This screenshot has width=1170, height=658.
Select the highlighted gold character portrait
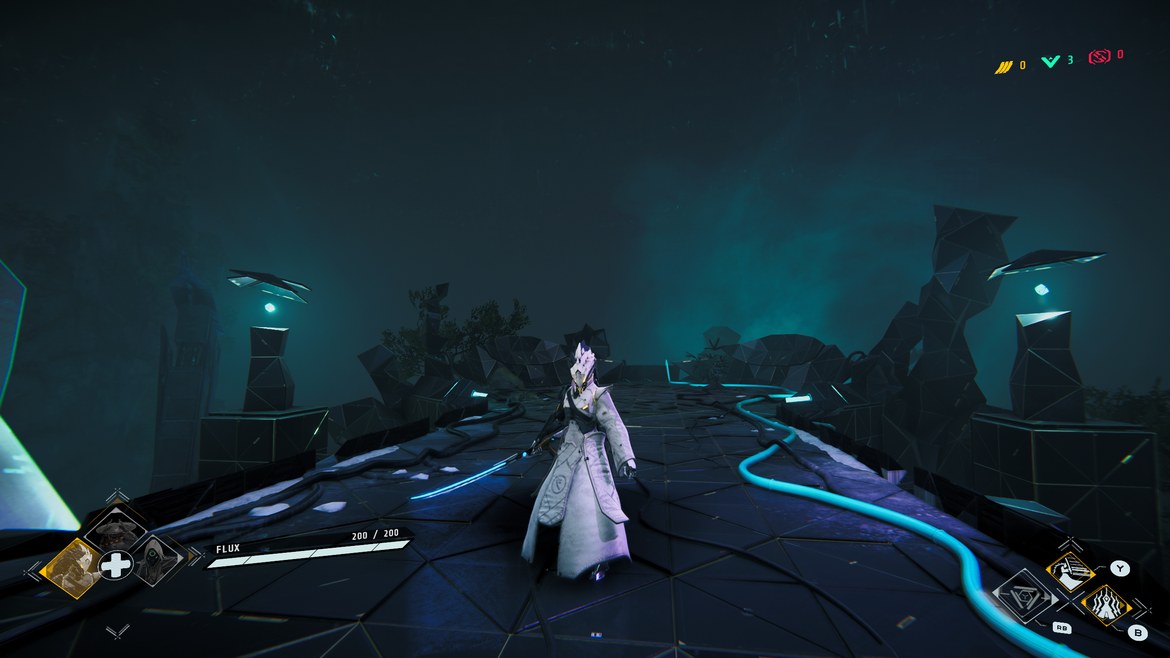tap(73, 567)
